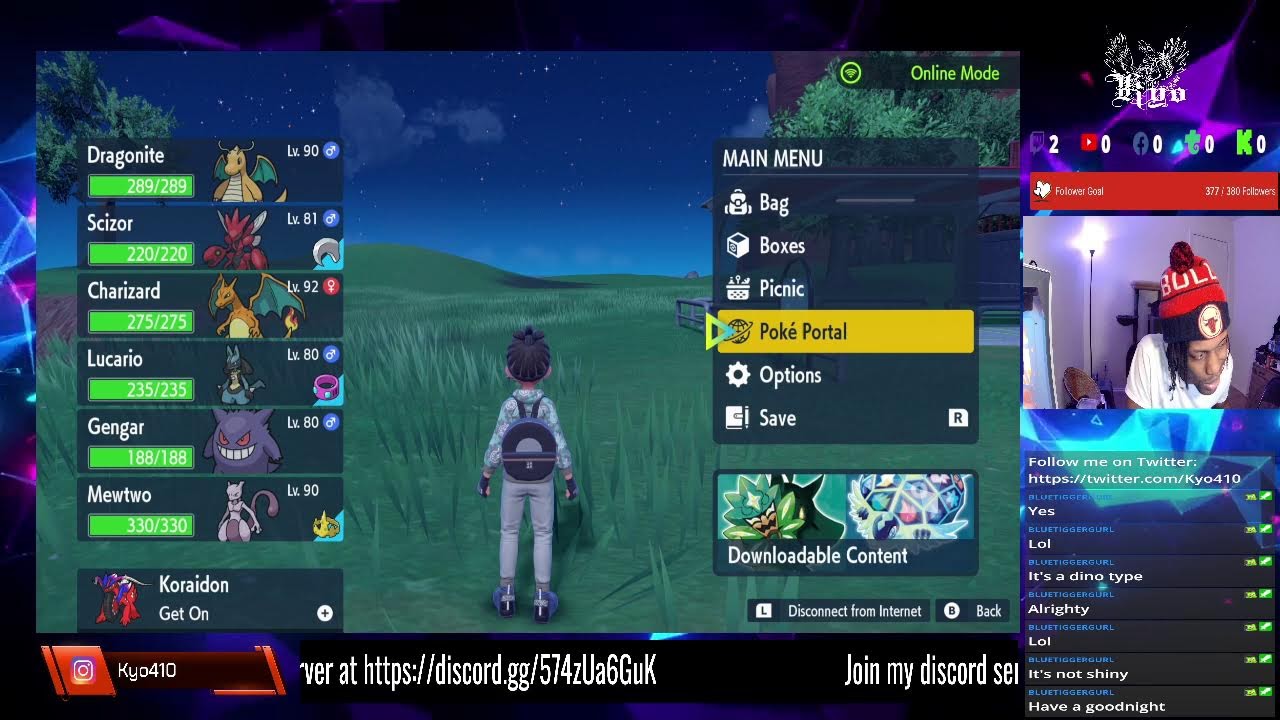This screenshot has height=720, width=1280.
Task: Open Boxes from the main menu
Action: coord(845,246)
